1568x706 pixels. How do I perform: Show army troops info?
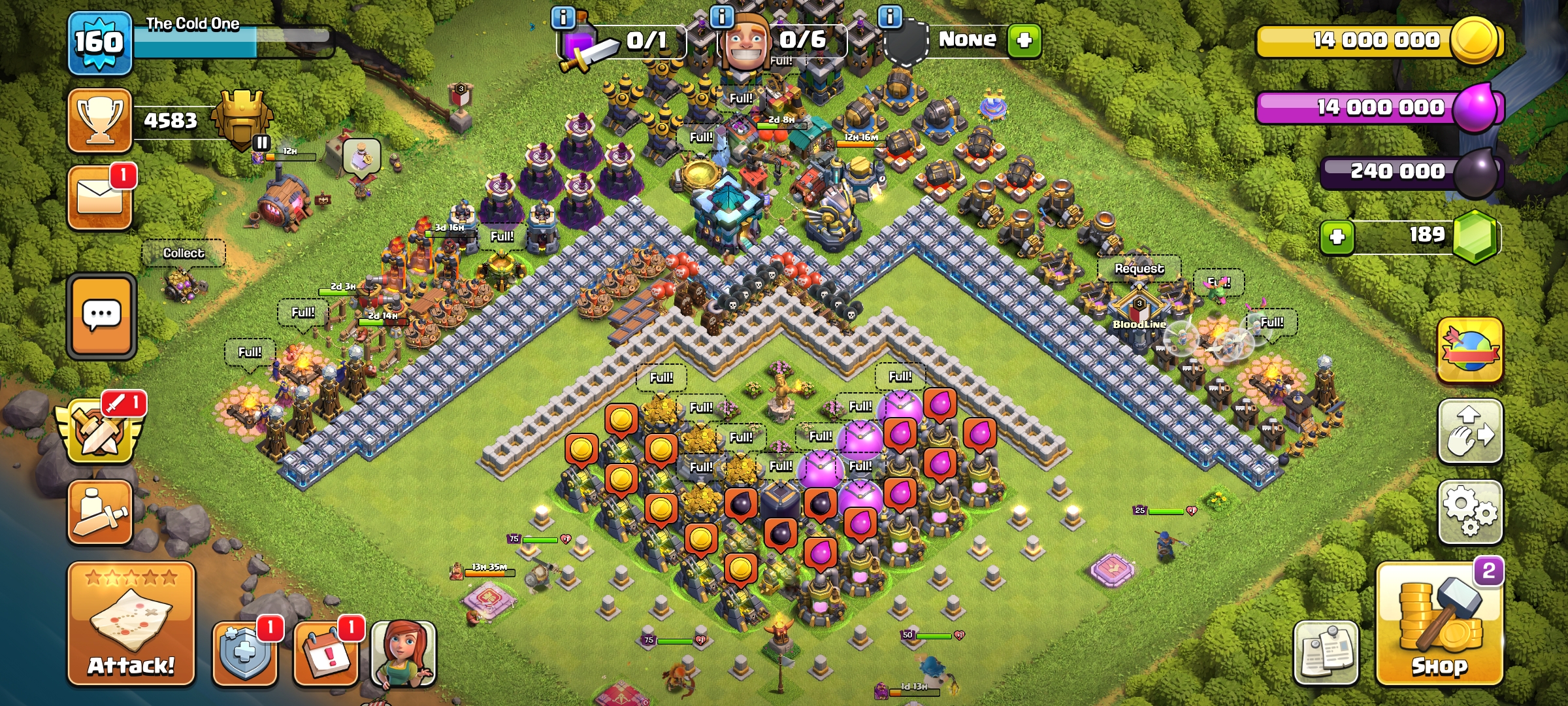[x=563, y=17]
